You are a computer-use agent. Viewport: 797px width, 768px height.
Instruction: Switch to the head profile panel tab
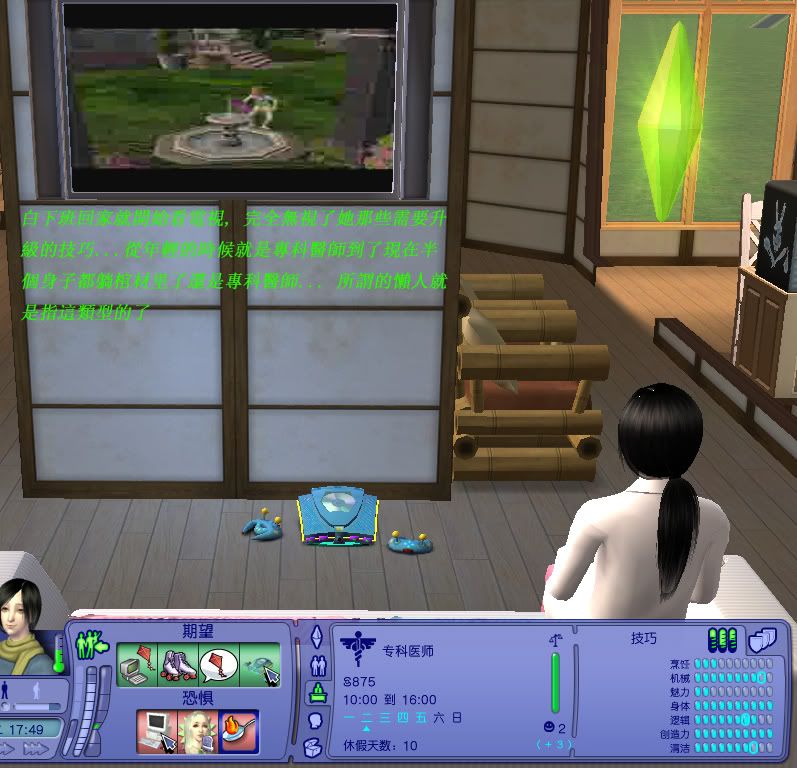click(315, 720)
